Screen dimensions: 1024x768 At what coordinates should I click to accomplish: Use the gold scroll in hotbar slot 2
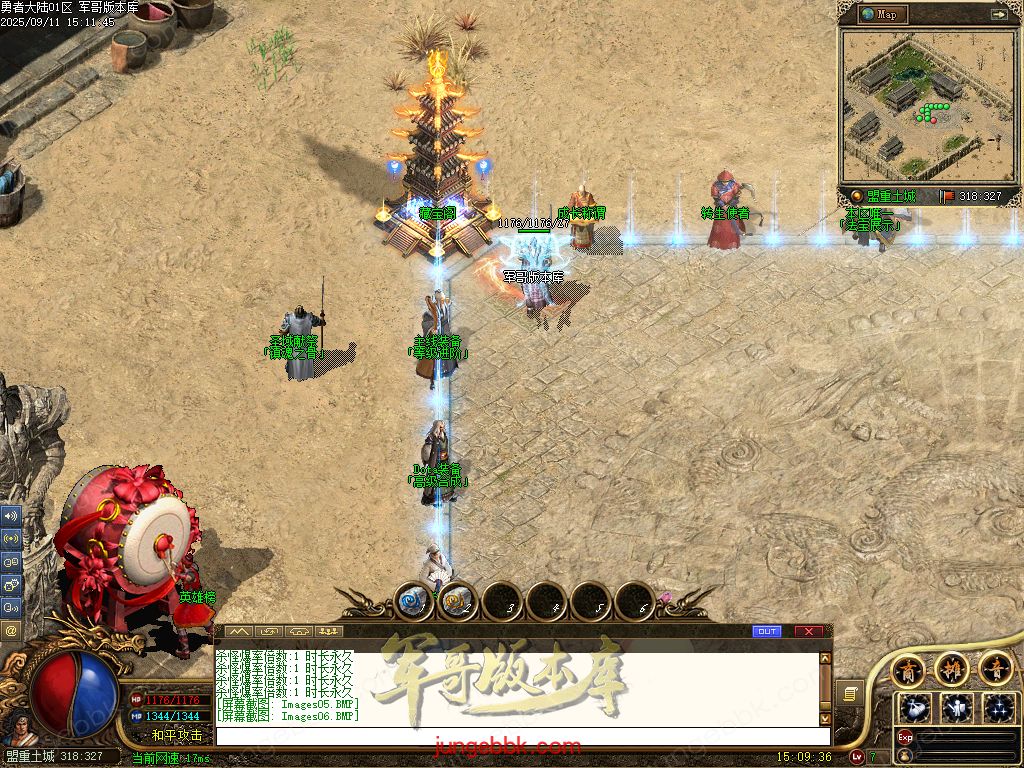pyautogui.click(x=458, y=601)
